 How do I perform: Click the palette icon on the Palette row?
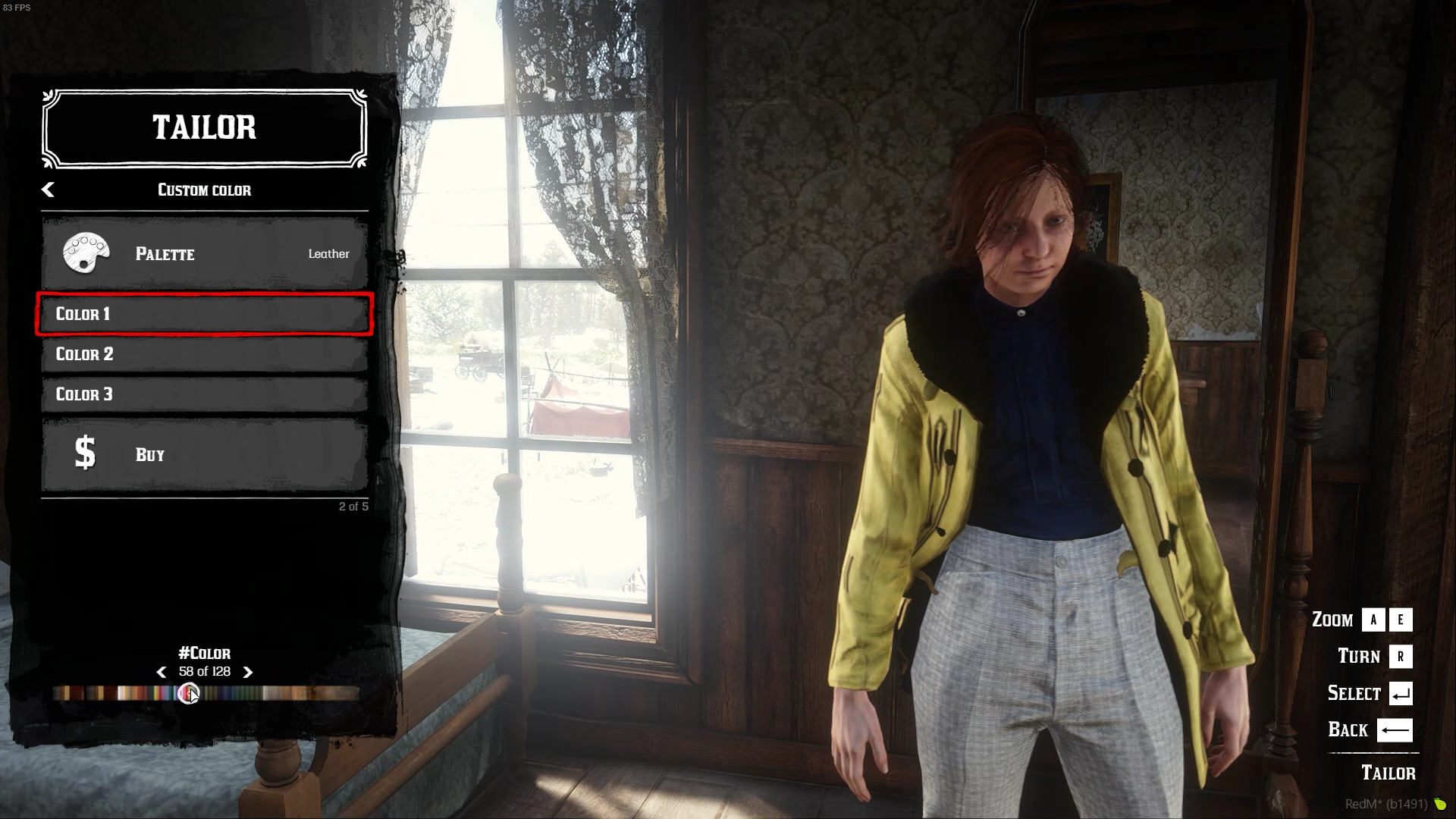(86, 254)
